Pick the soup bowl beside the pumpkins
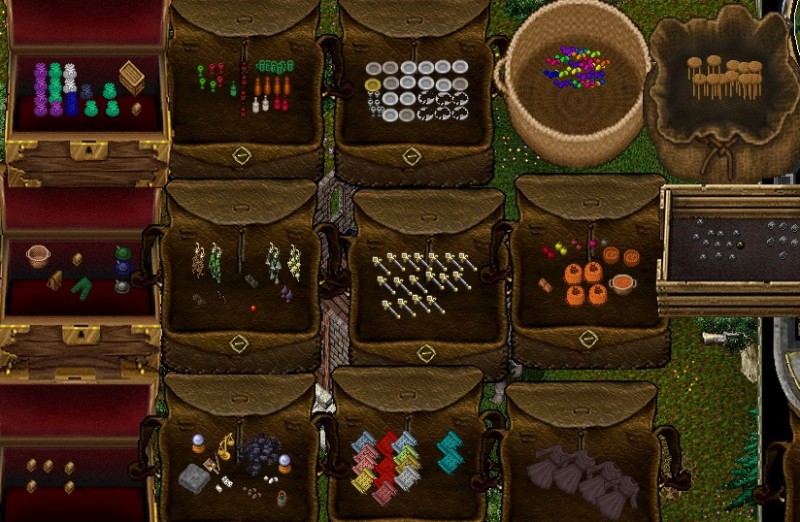 coord(622,284)
